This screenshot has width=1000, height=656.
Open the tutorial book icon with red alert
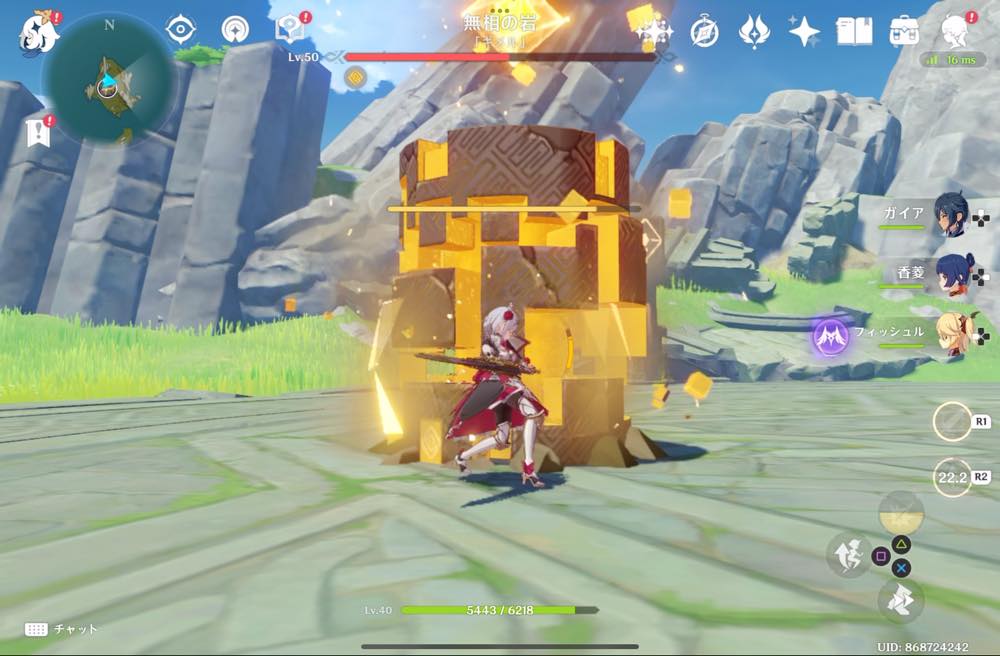point(289,29)
